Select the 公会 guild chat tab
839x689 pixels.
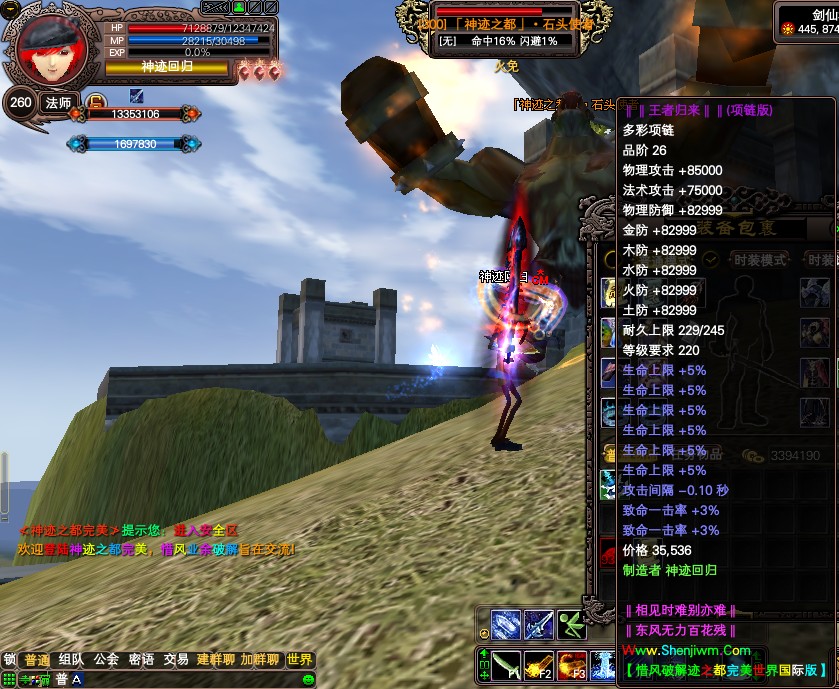[x=106, y=660]
